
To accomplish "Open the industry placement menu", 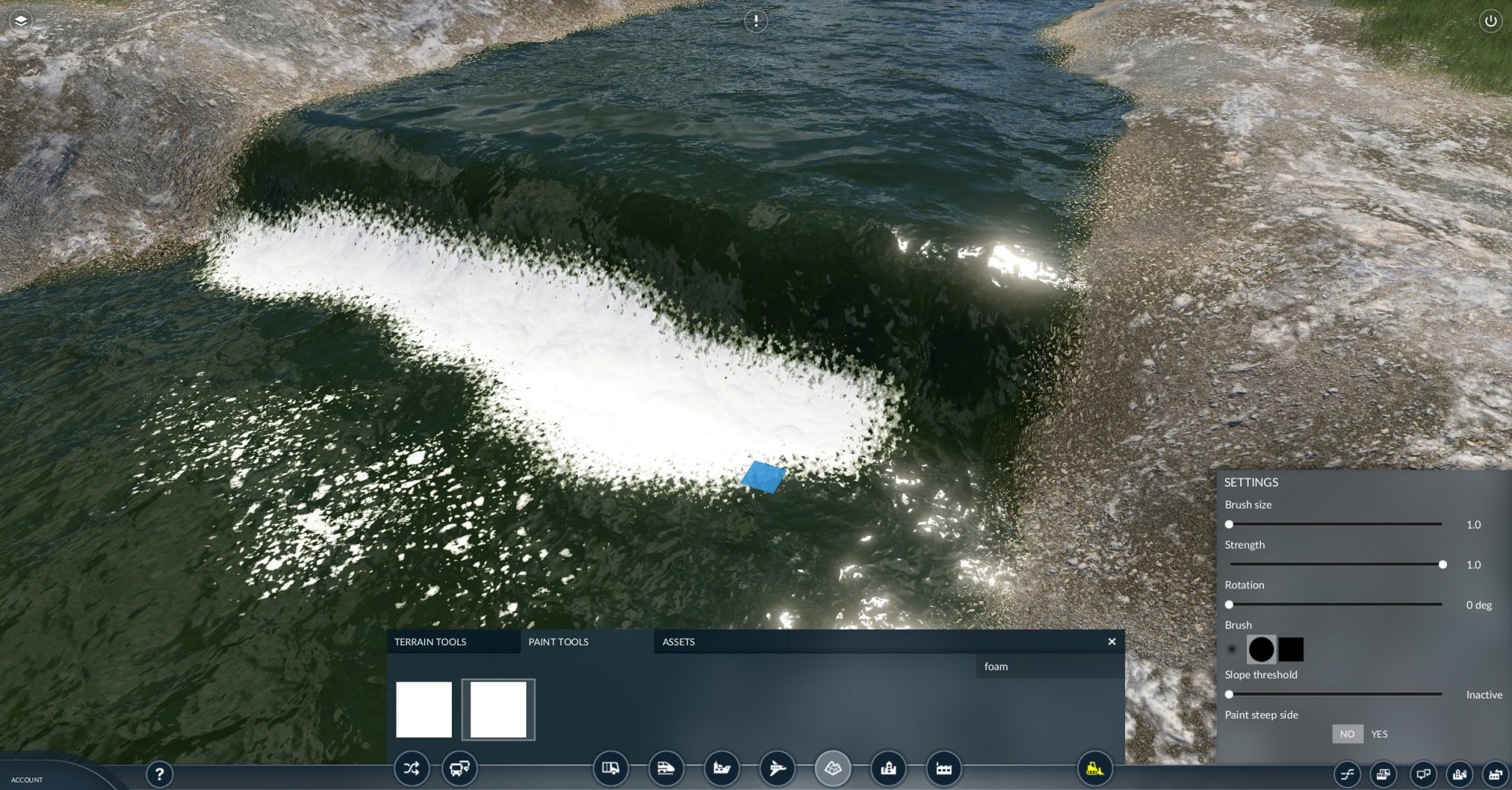I will (942, 769).
